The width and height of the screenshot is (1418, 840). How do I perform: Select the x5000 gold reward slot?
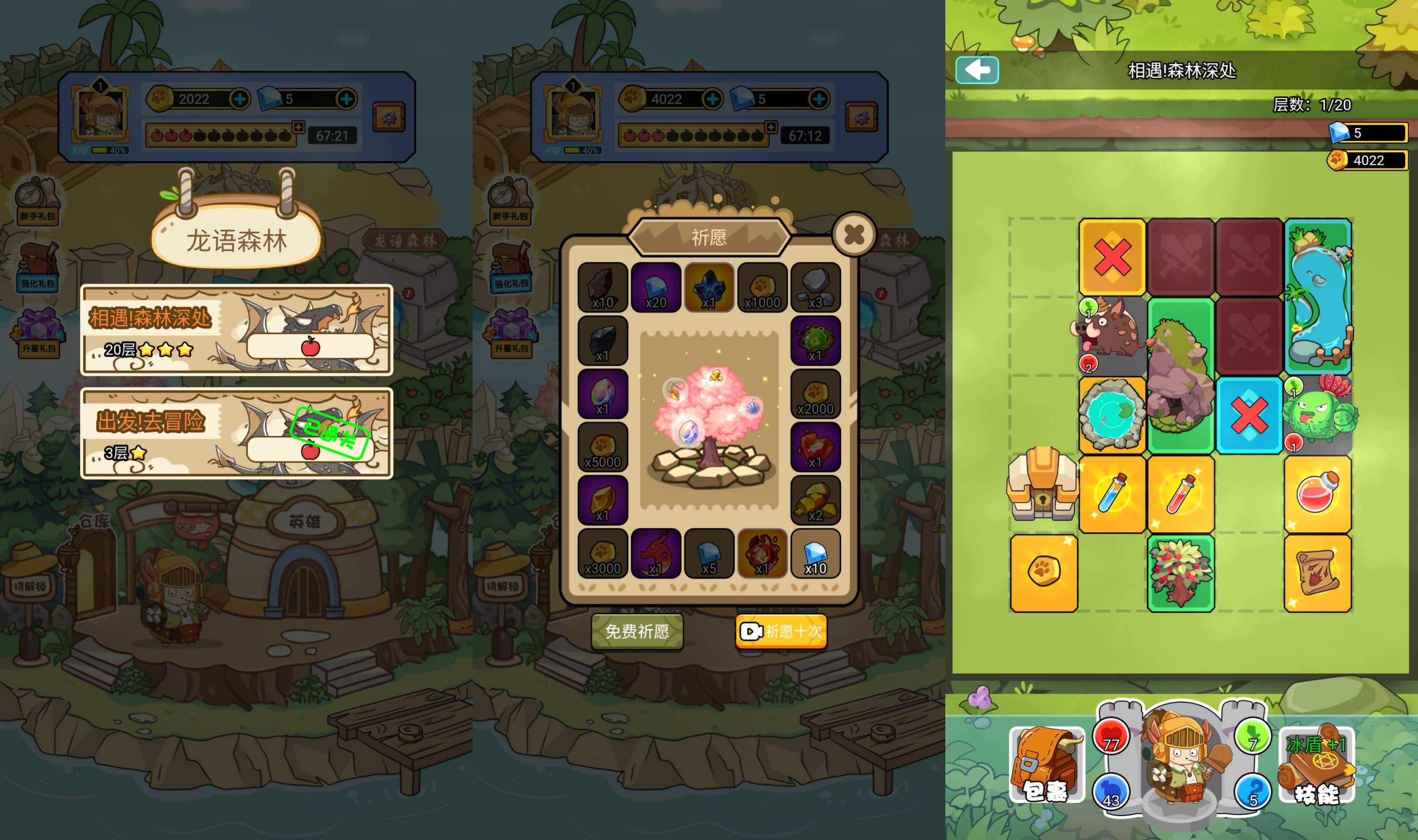point(602,447)
